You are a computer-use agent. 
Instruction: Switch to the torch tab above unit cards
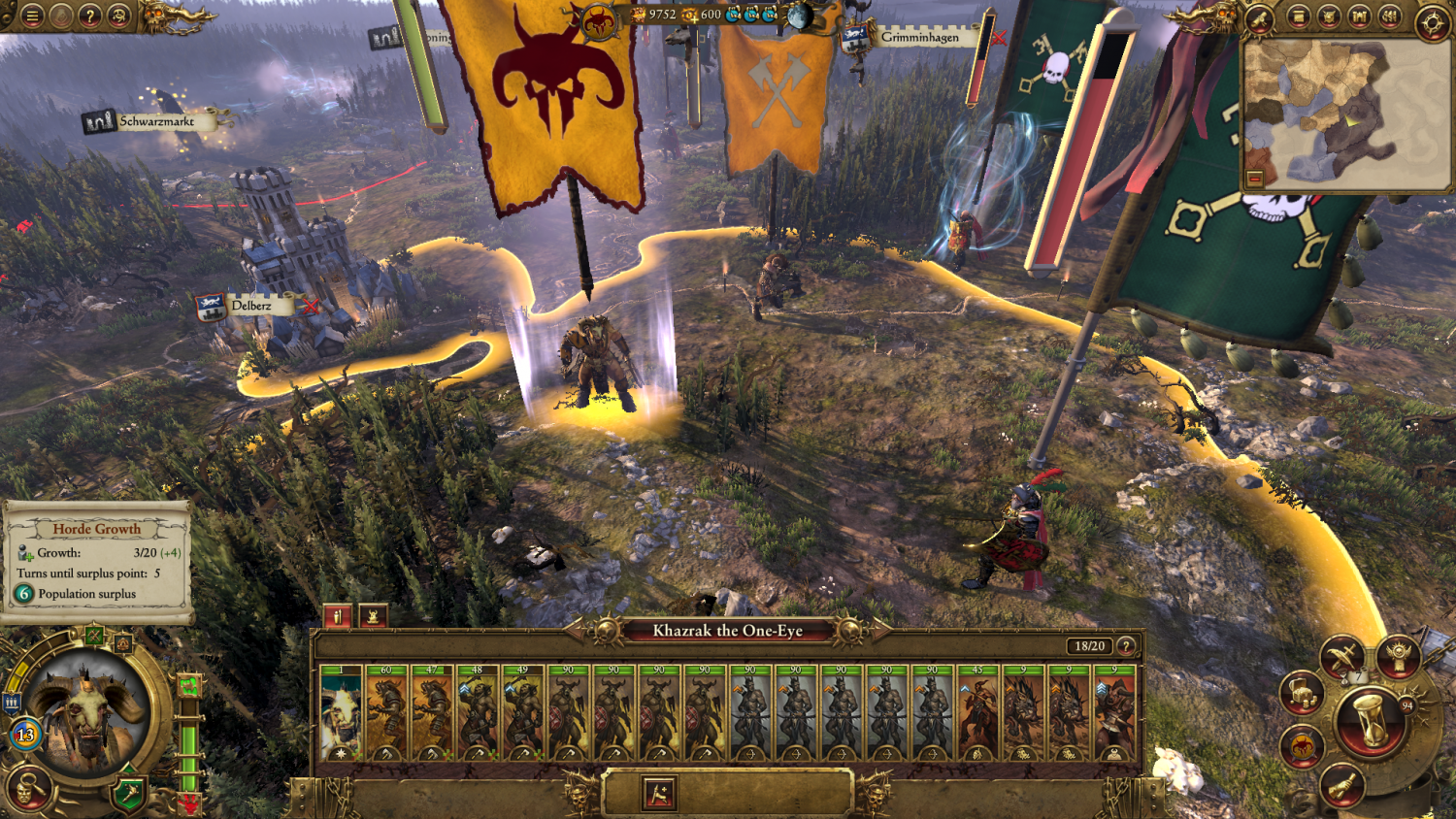pos(337,615)
